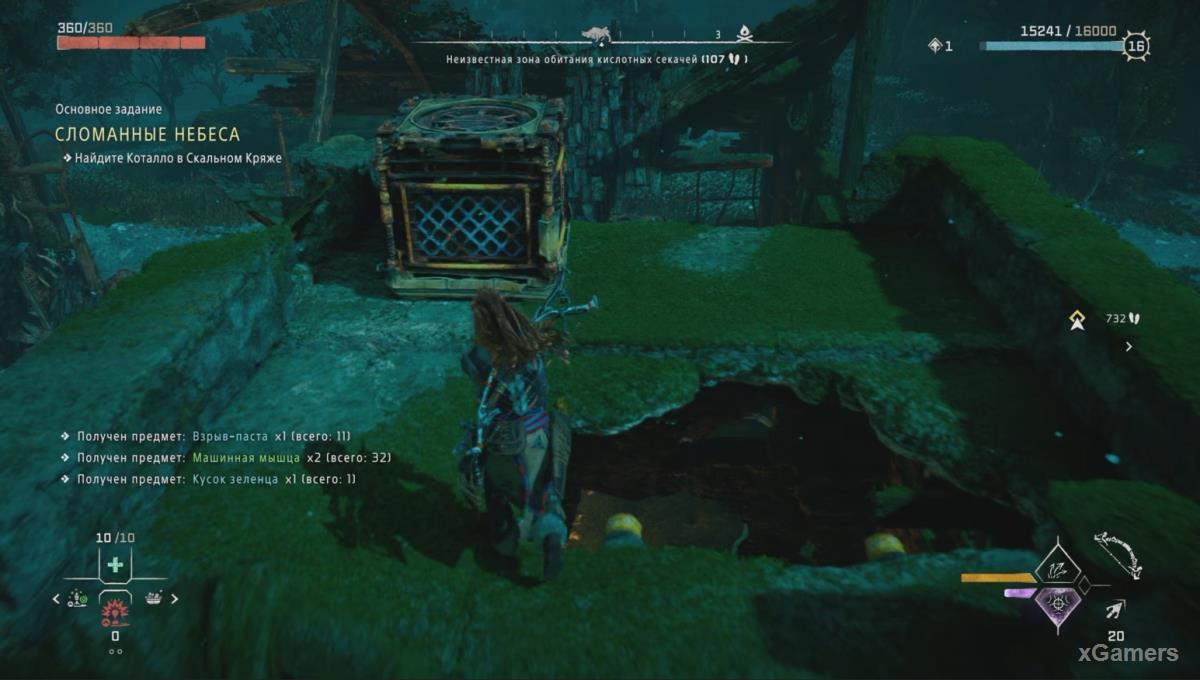
Task: Pick the potion item left of the trap
Action: click(x=76, y=599)
